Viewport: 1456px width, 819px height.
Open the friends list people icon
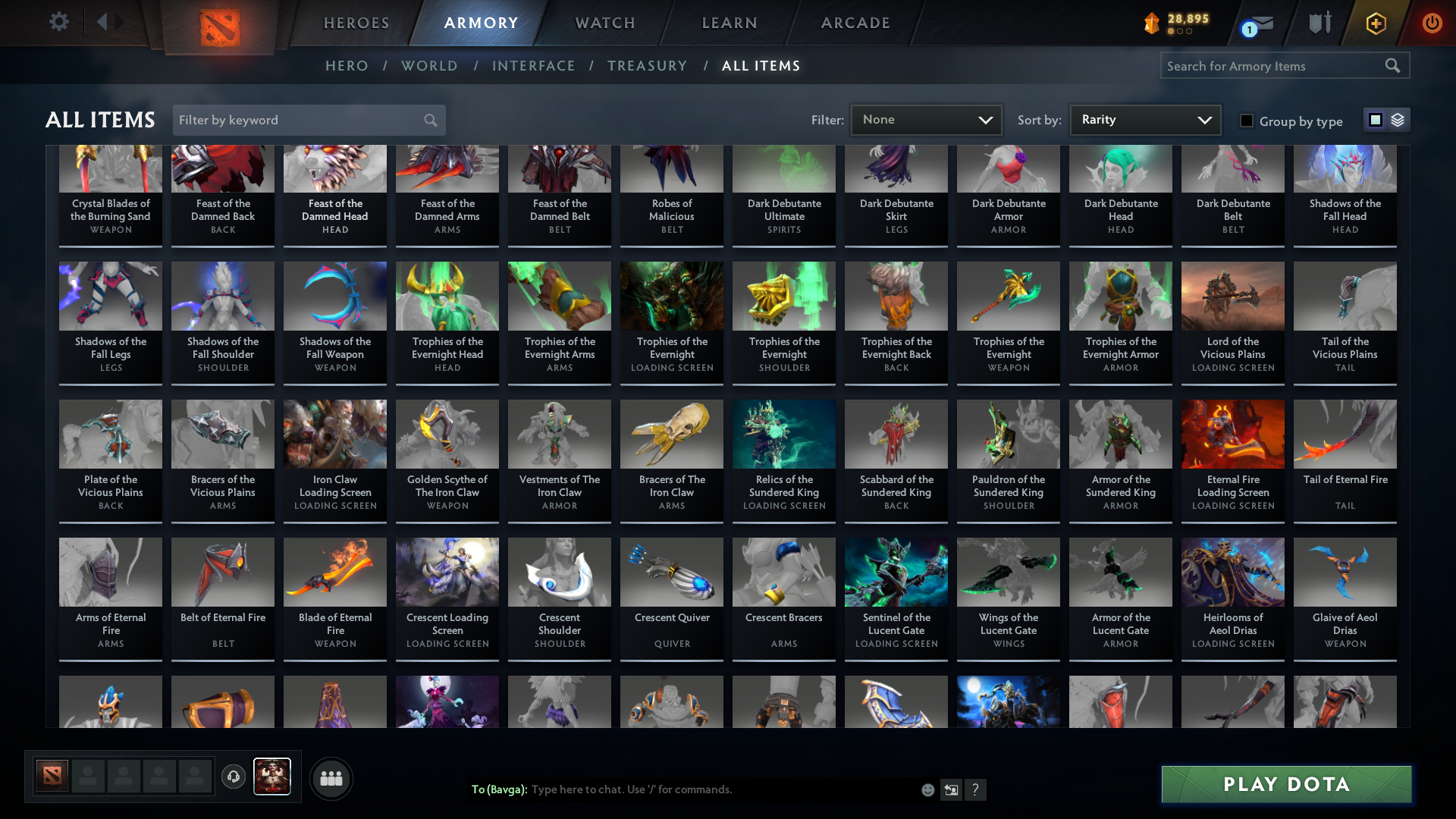331,777
